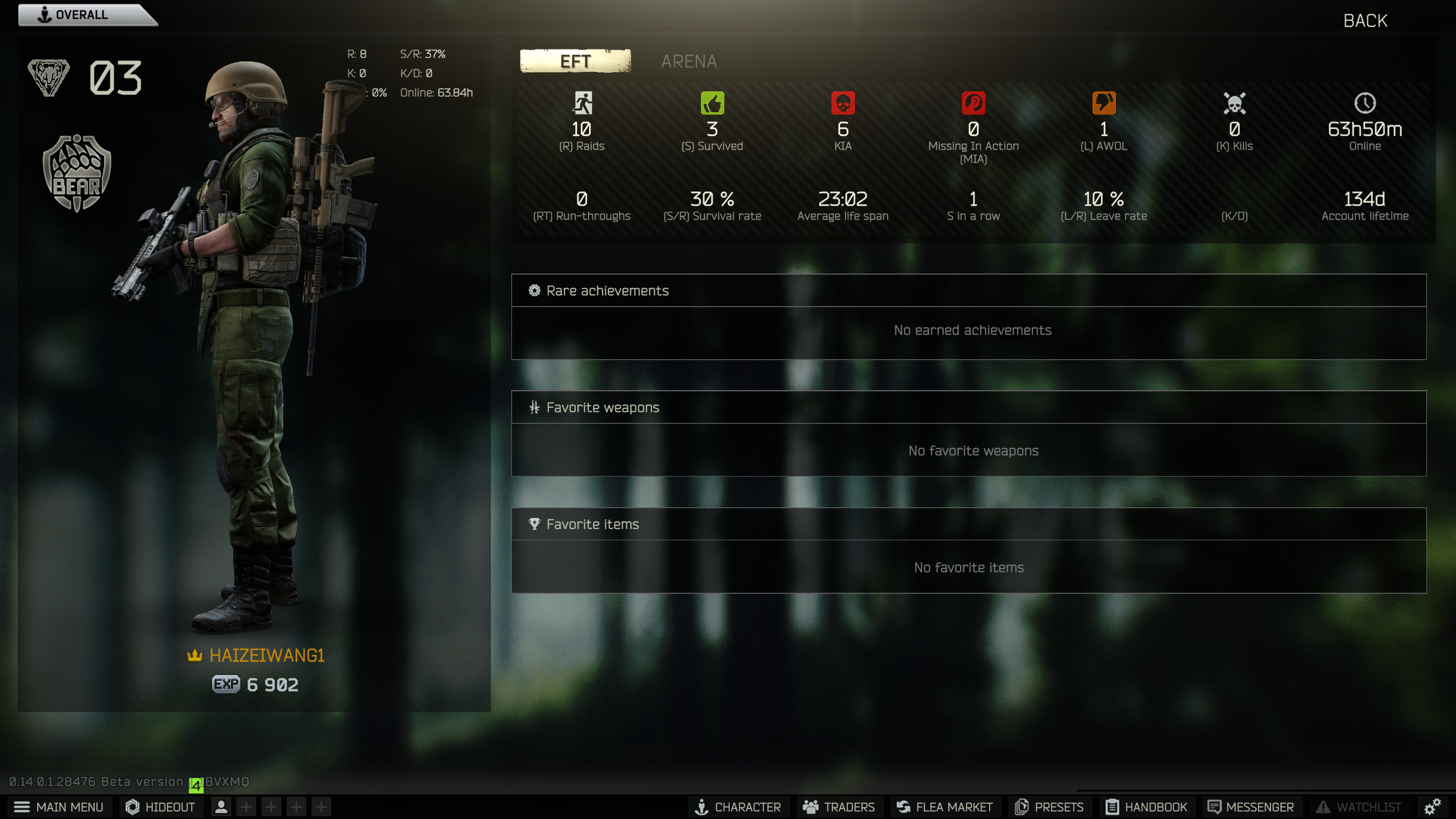1456x819 pixels.
Task: Open the Main Menu
Action: click(x=68, y=806)
